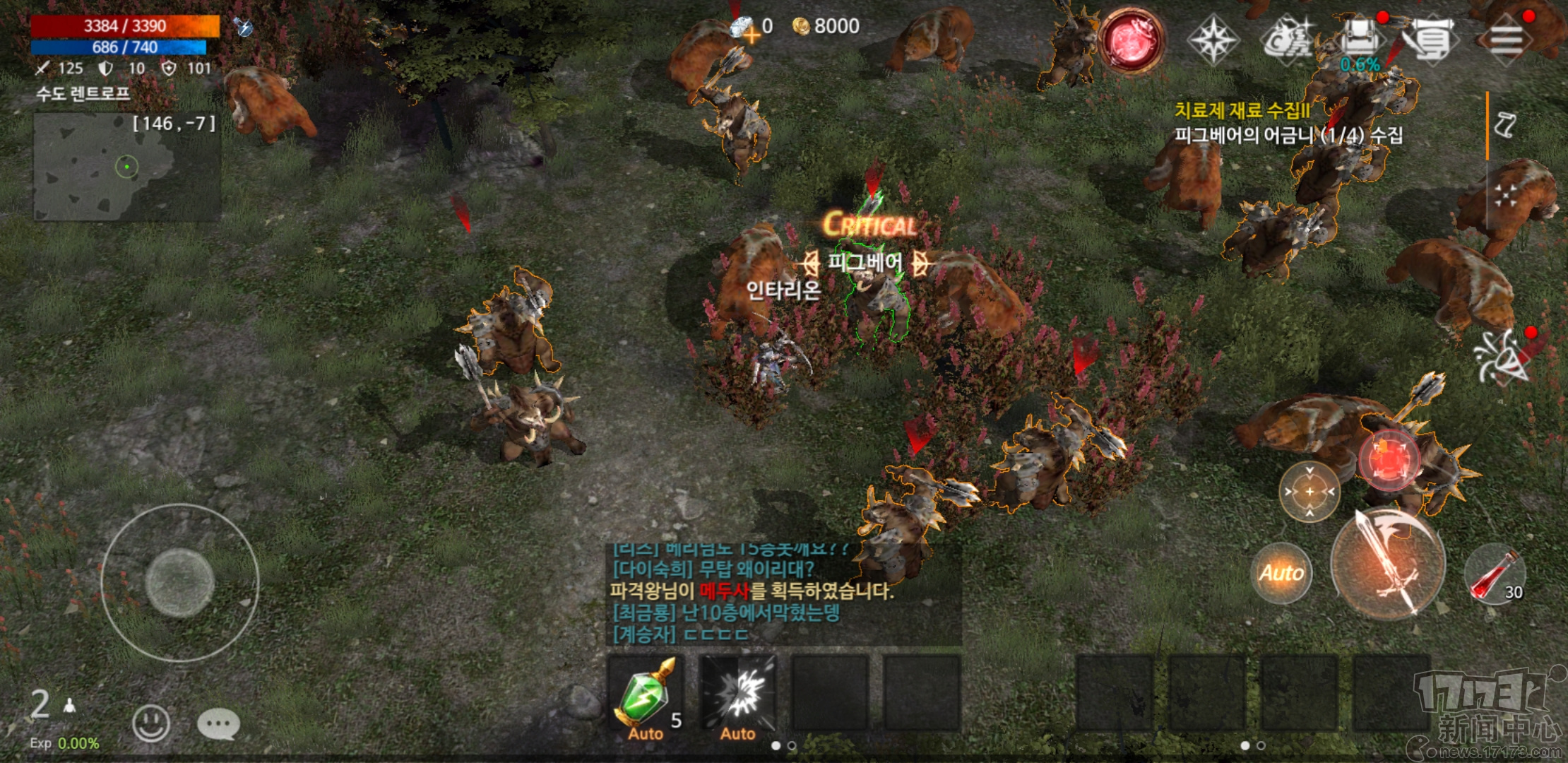
Task: Open the backpack inventory
Action: [1360, 40]
